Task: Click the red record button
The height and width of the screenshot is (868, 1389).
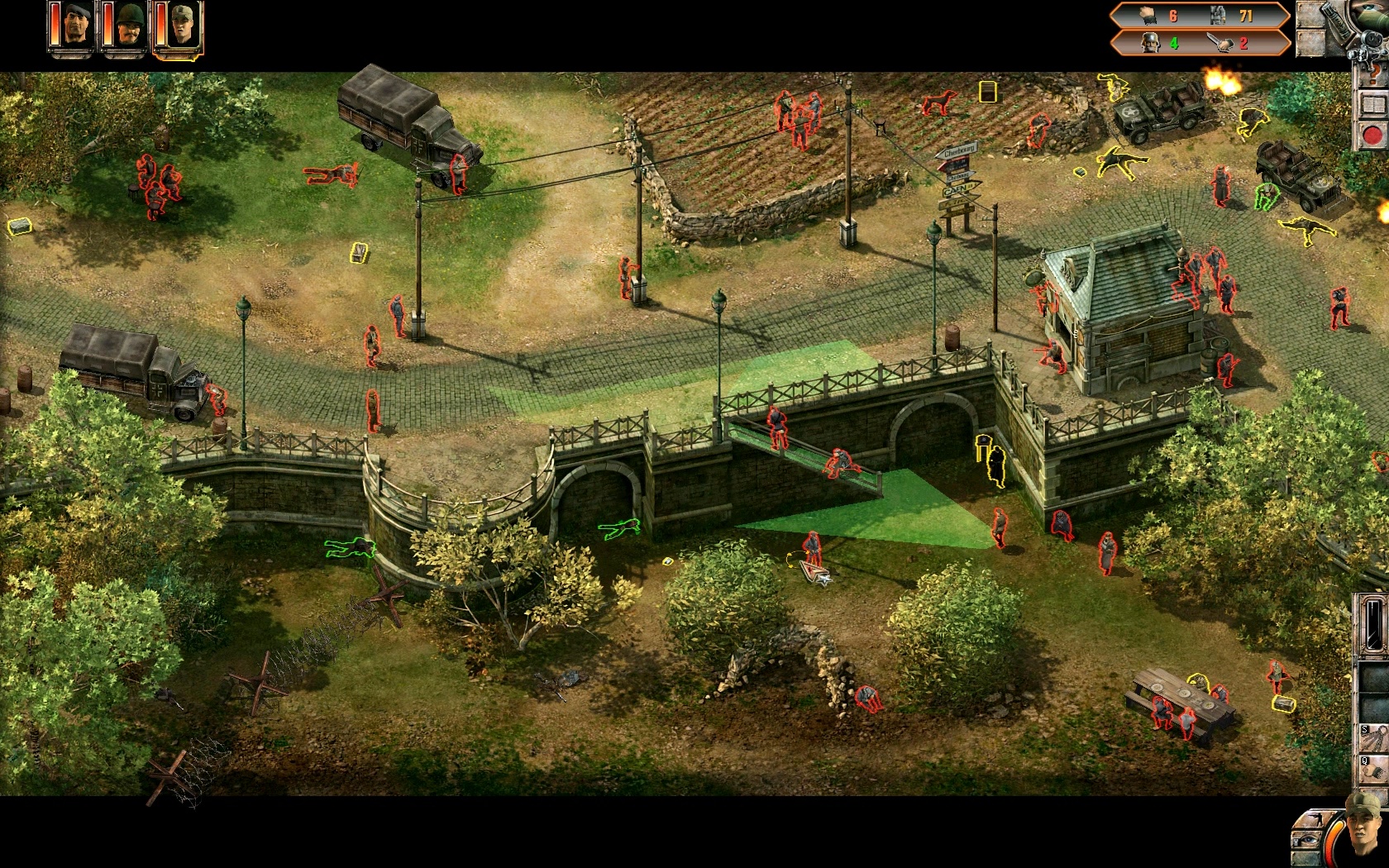Action: pos(1373,135)
